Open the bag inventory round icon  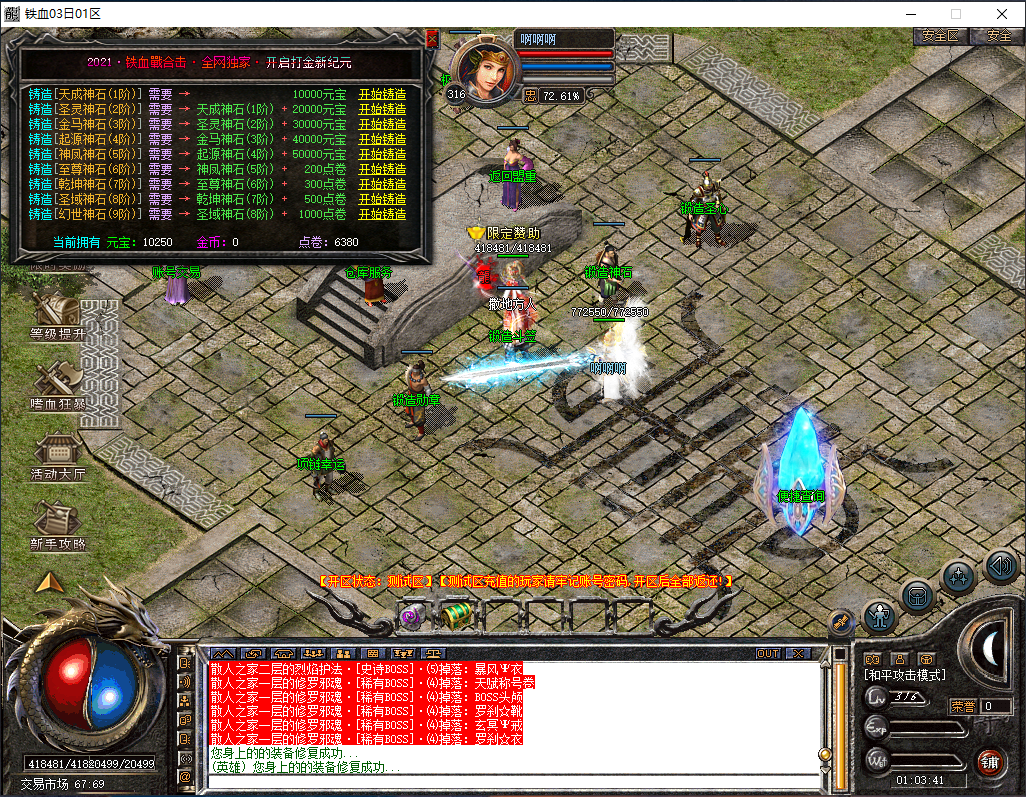pos(918,596)
